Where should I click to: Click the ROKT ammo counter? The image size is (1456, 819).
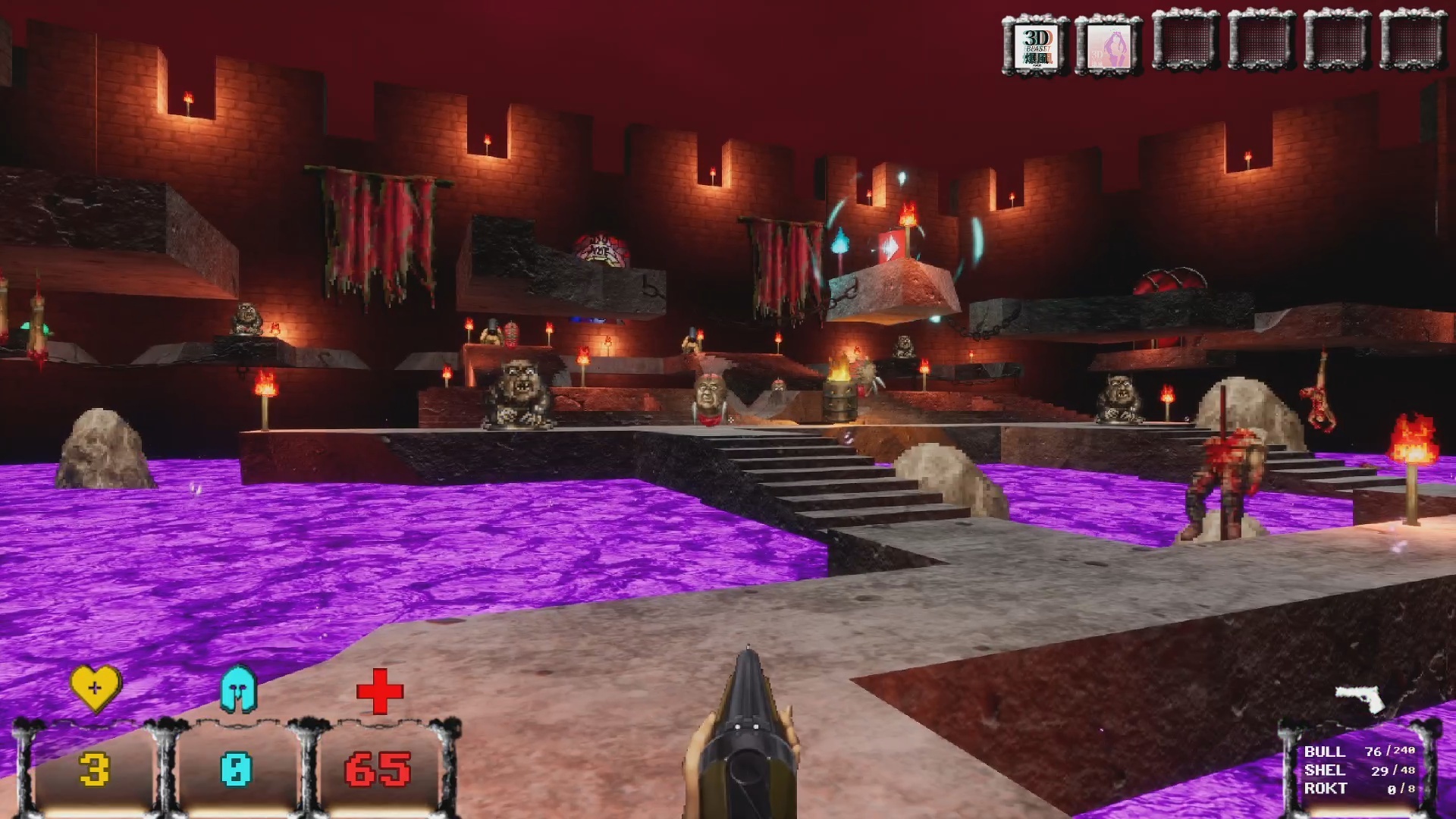(1357, 789)
